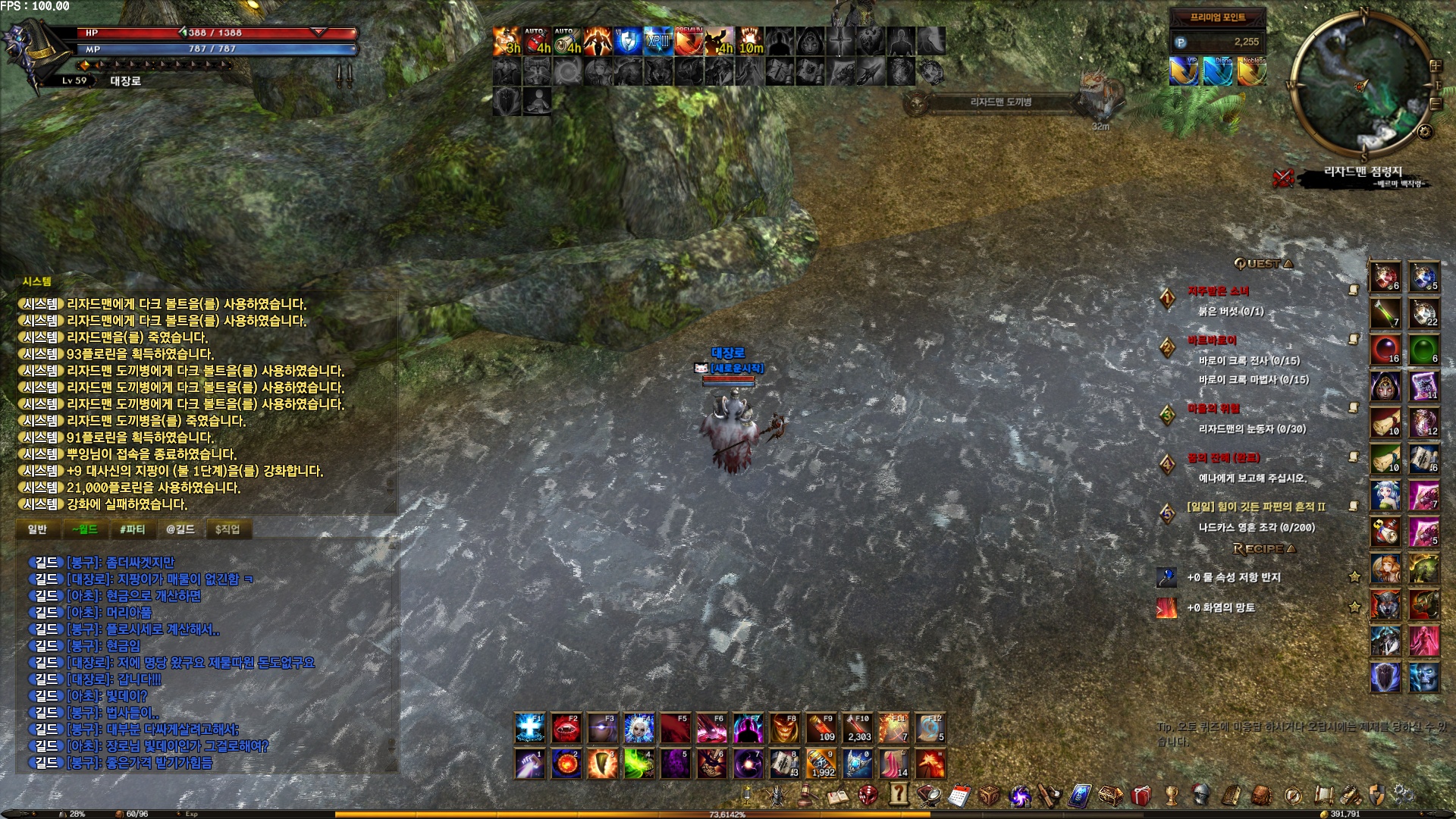
Task: Activate the green poison skill in slot 4
Action: point(639,764)
